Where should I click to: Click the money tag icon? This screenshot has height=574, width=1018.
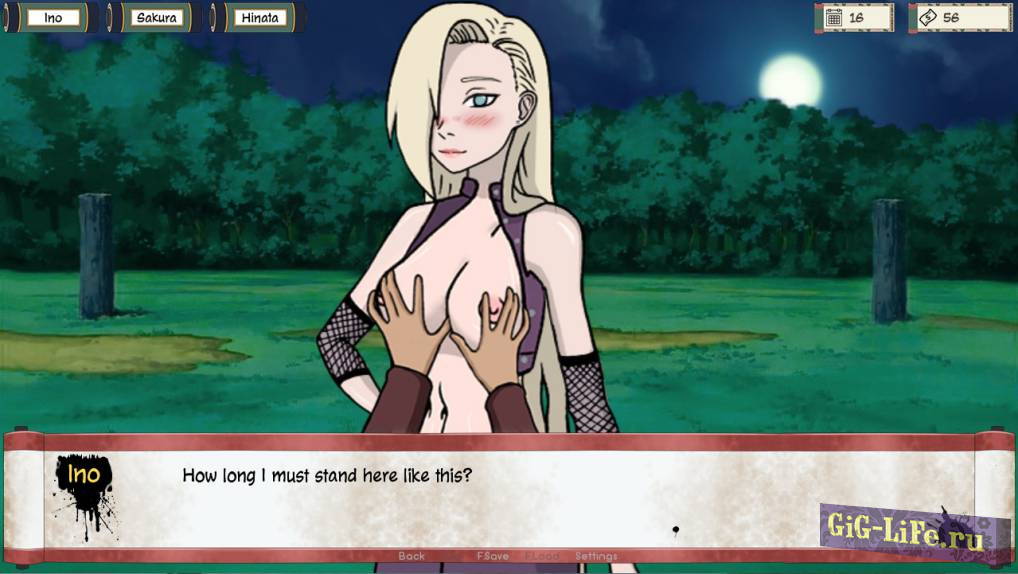(926, 18)
